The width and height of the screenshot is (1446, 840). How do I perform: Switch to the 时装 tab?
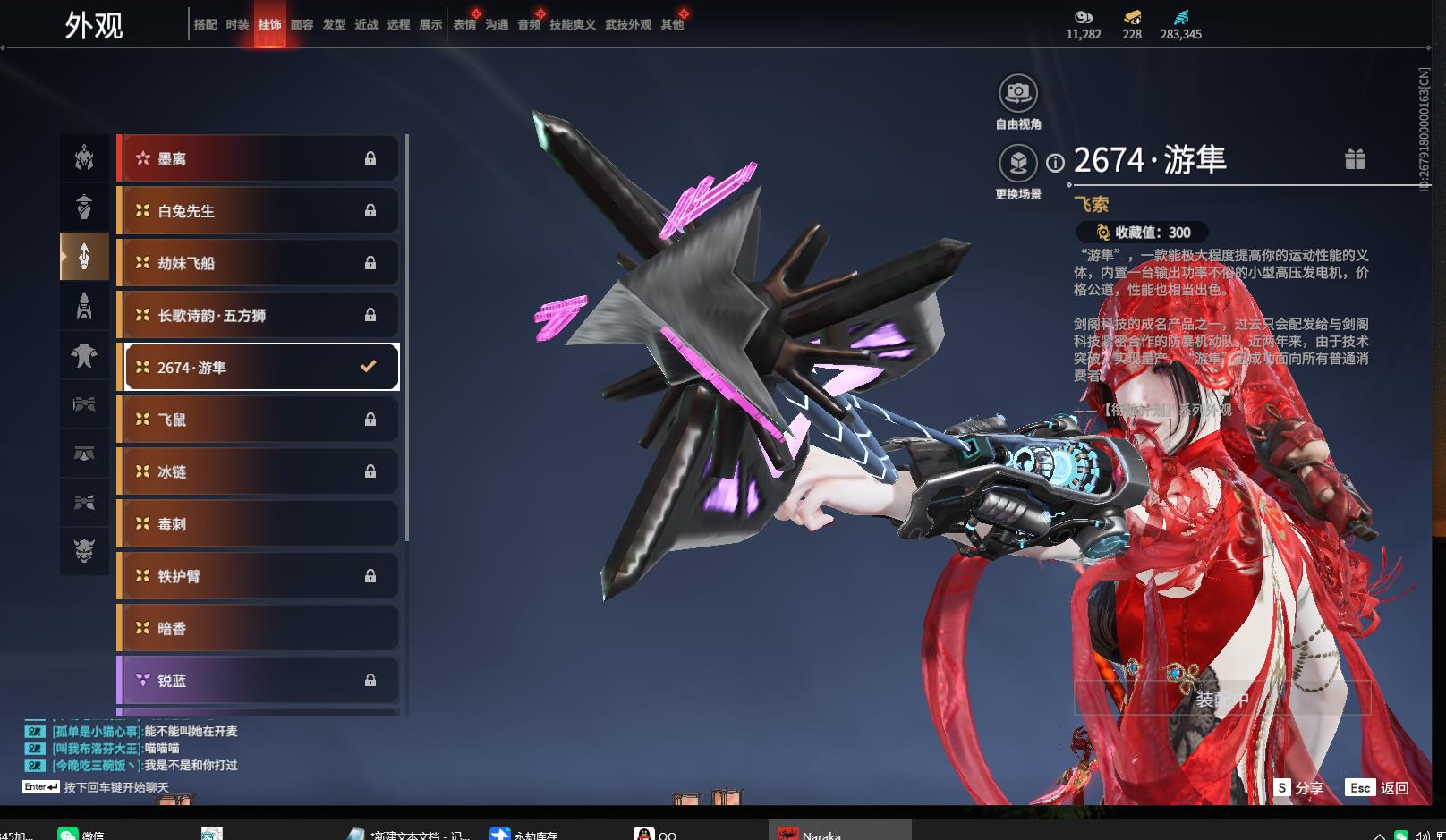237,25
